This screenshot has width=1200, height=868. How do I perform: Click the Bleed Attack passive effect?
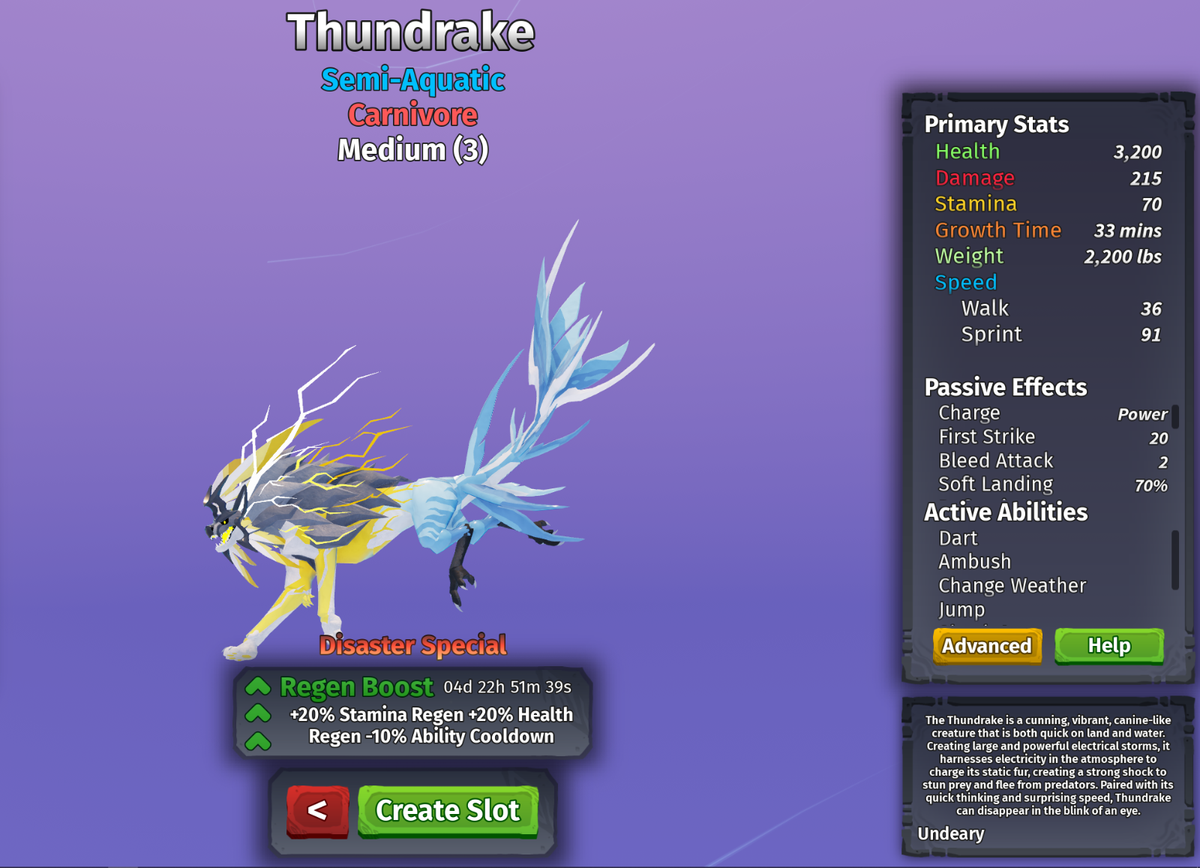996,461
